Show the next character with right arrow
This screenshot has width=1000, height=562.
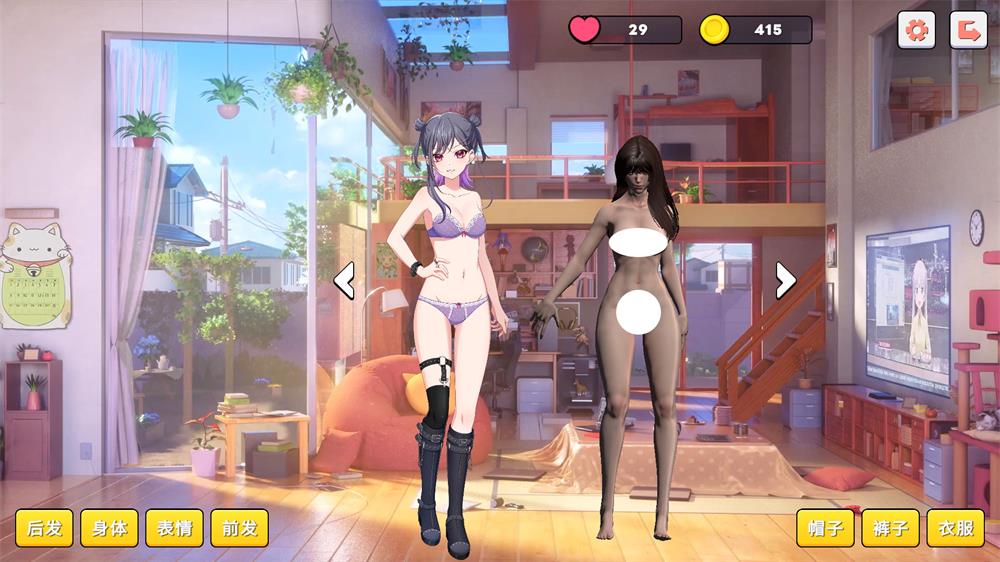(786, 281)
